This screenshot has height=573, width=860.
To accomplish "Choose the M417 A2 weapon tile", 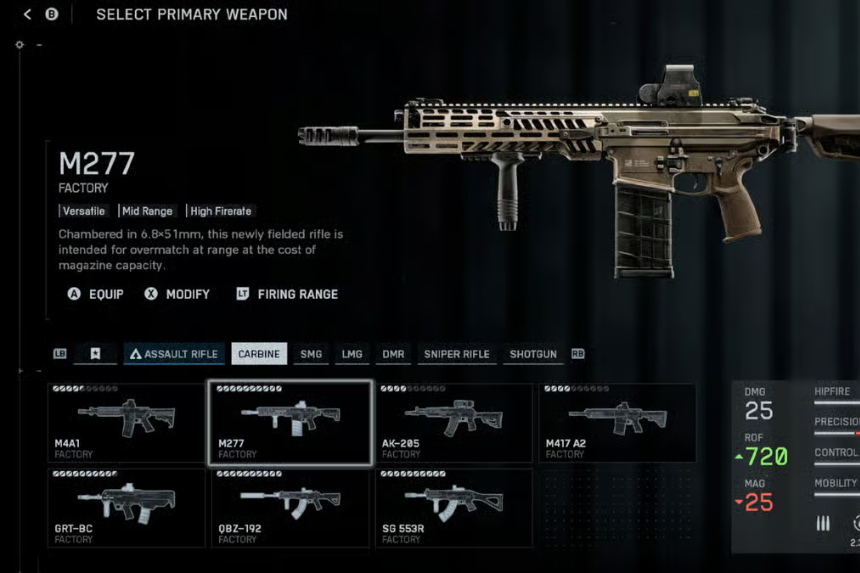I will [617, 422].
